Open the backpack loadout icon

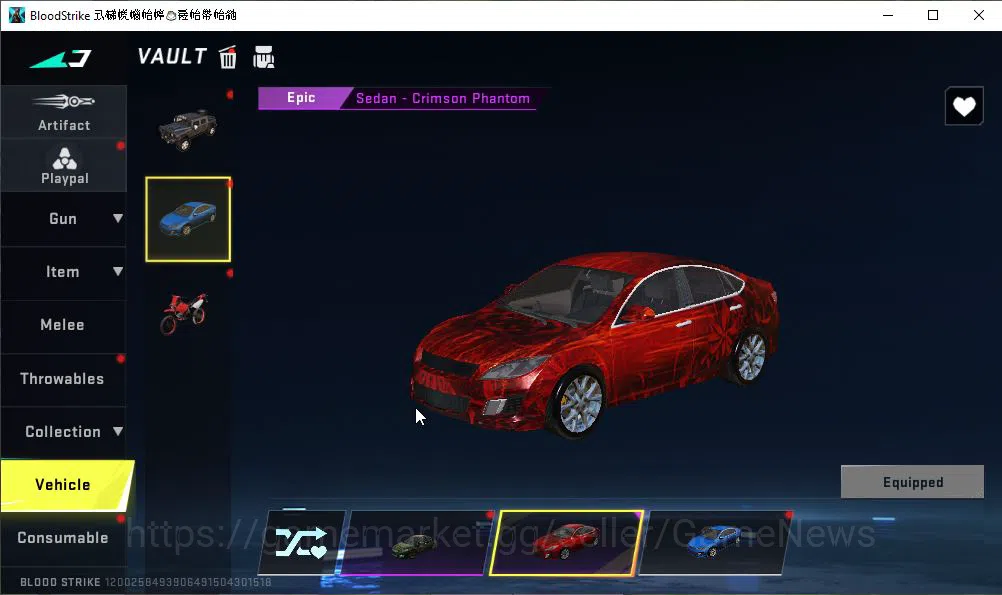264,58
